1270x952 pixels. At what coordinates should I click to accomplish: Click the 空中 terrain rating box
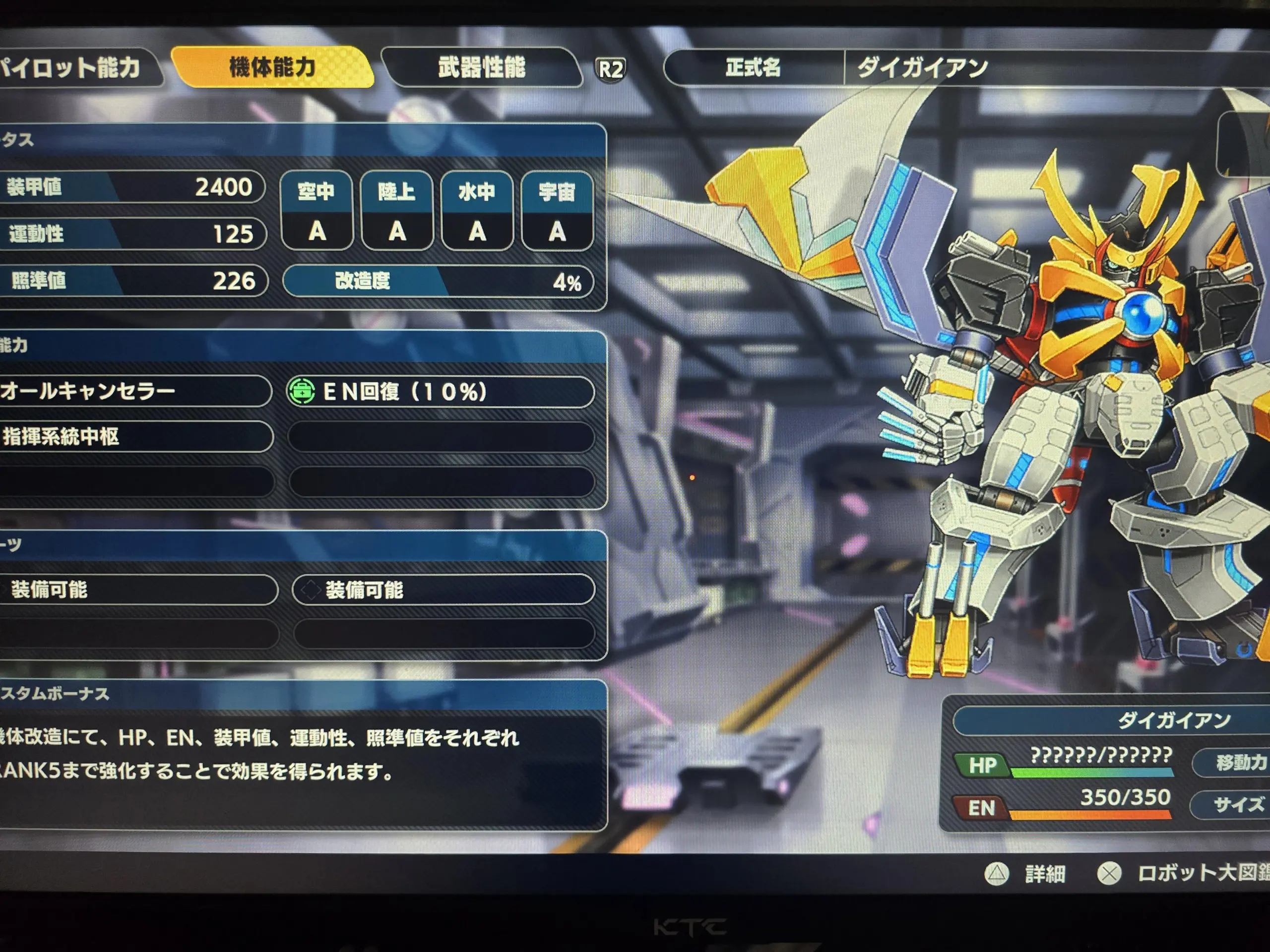(x=317, y=211)
